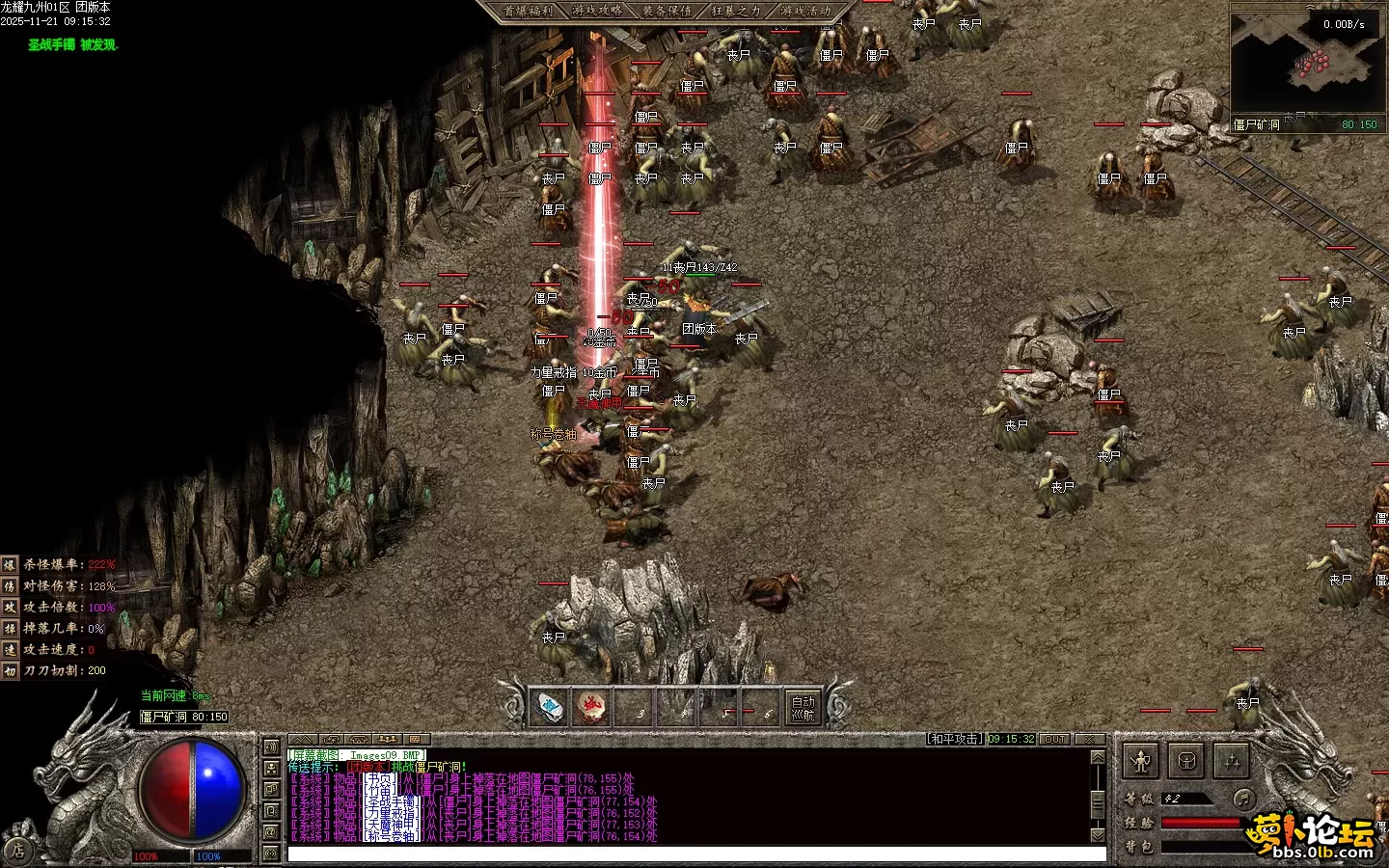Image resolution: width=1389 pixels, height=868 pixels.
Task: Toggle the 自动巡航 auto-cruise button
Action: coord(803,708)
